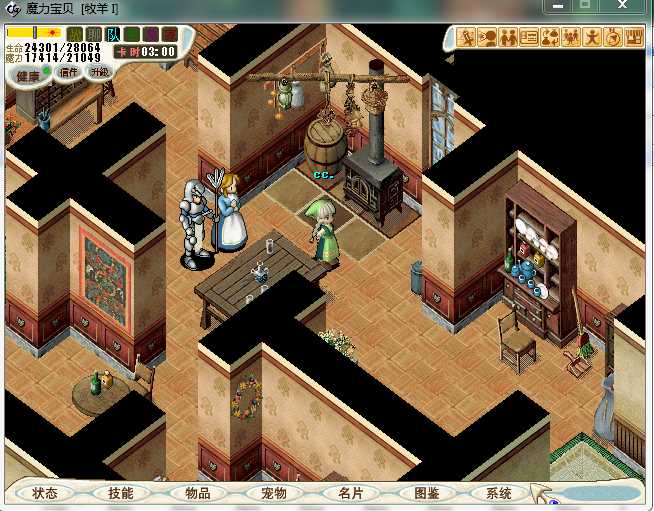
Task: Click the 卡时 card time display
Action: coord(146,51)
